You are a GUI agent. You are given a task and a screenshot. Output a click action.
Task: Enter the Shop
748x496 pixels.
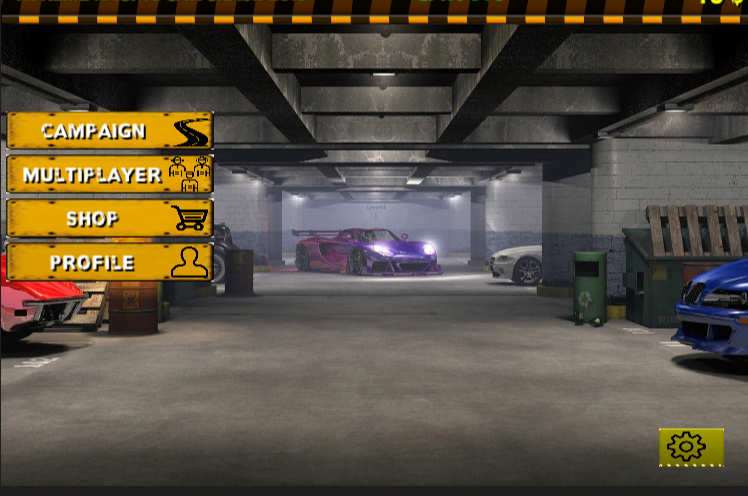coord(110,219)
